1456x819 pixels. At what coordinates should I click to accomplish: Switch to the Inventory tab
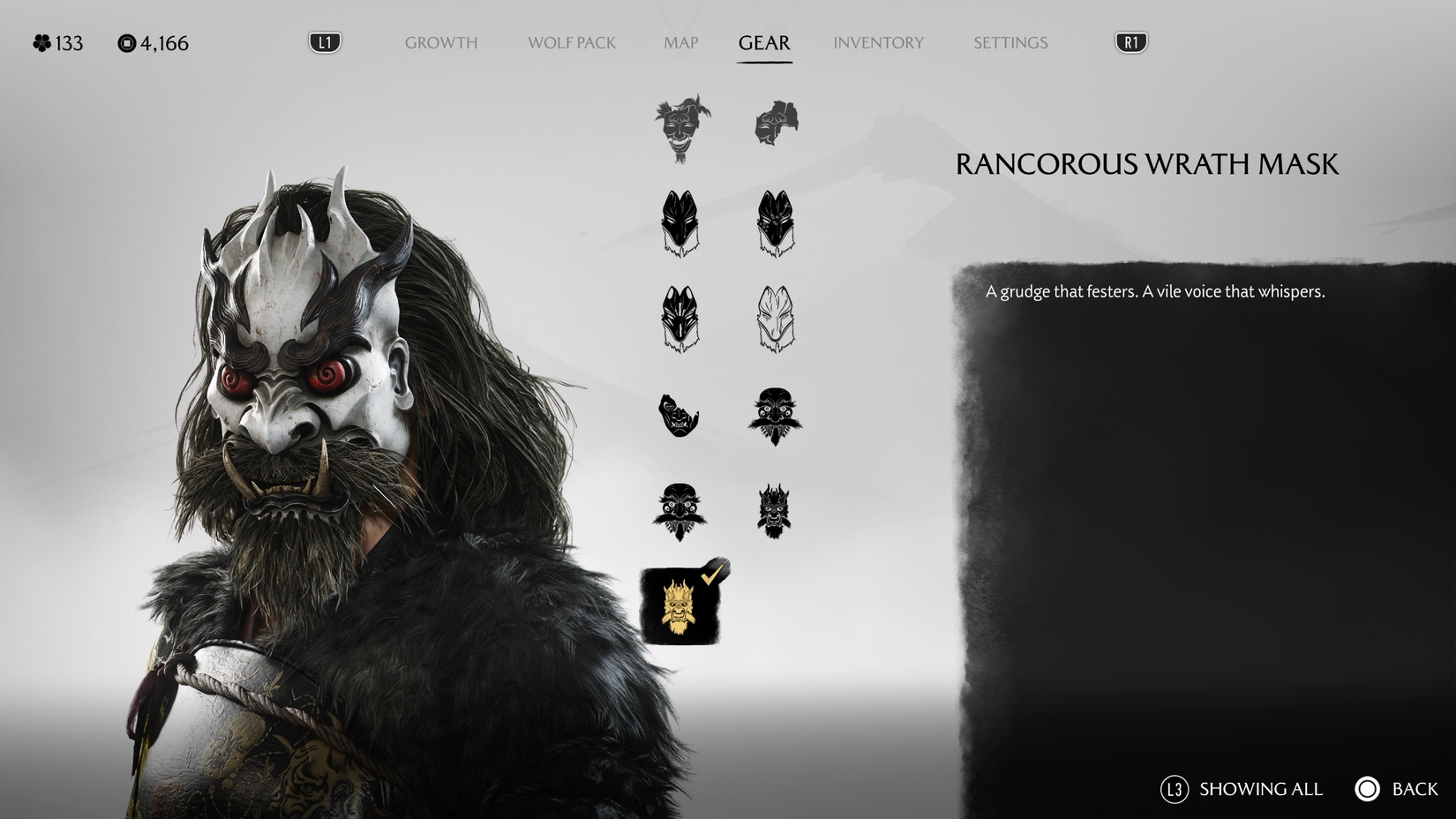pyautogui.click(x=879, y=42)
